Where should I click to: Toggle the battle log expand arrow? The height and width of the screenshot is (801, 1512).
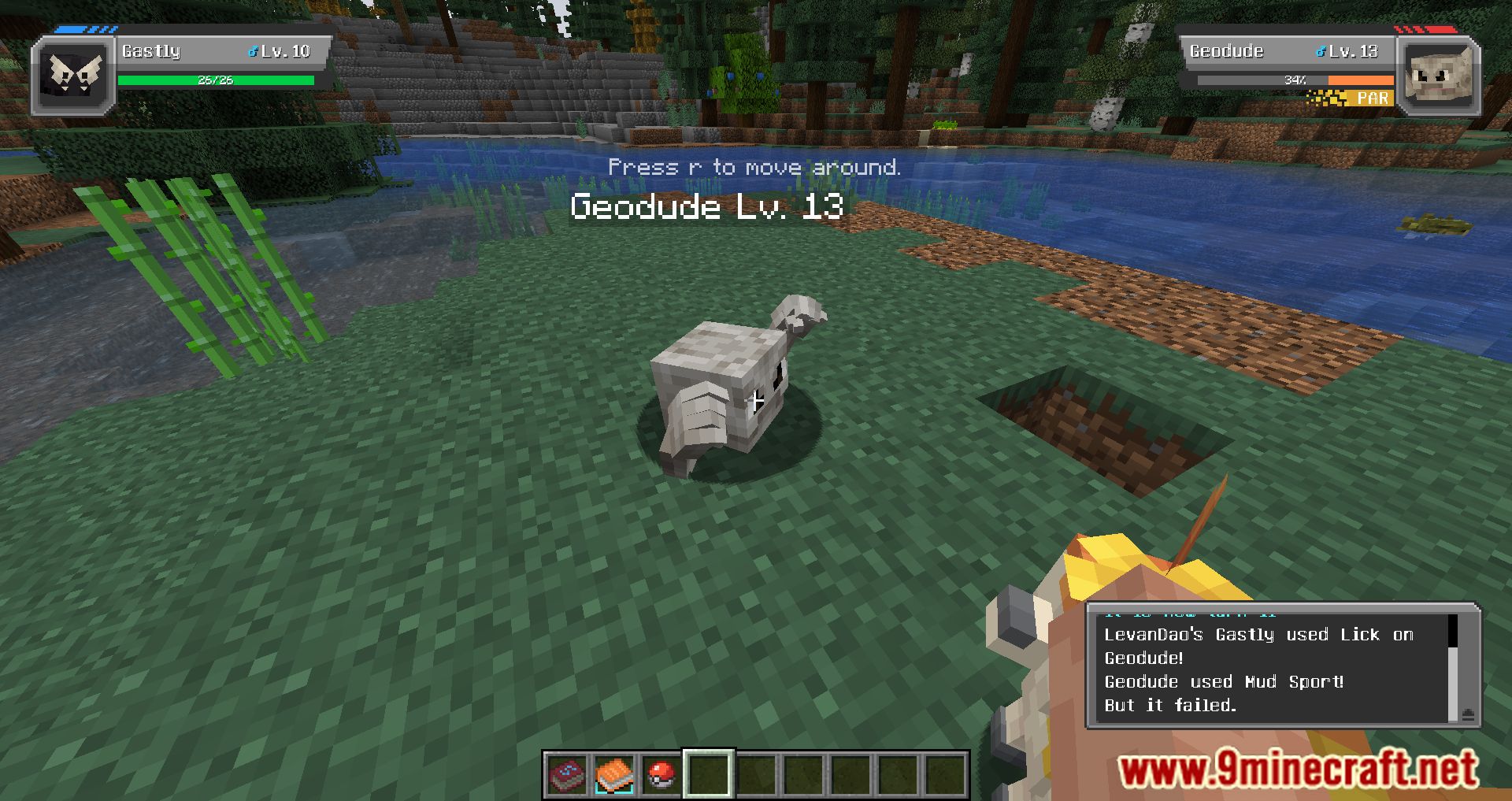point(1468,714)
